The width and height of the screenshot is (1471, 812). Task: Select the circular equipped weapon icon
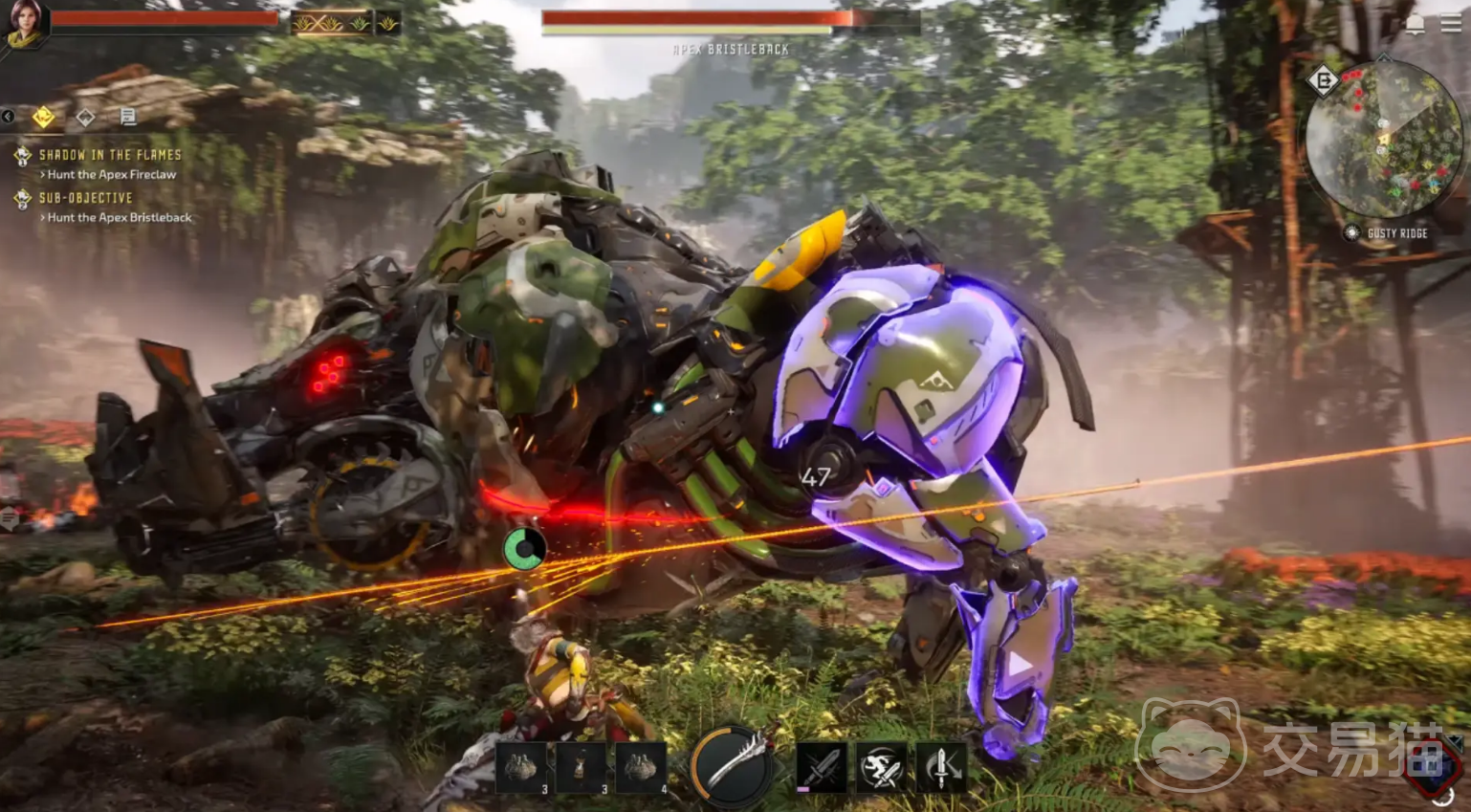point(733,763)
